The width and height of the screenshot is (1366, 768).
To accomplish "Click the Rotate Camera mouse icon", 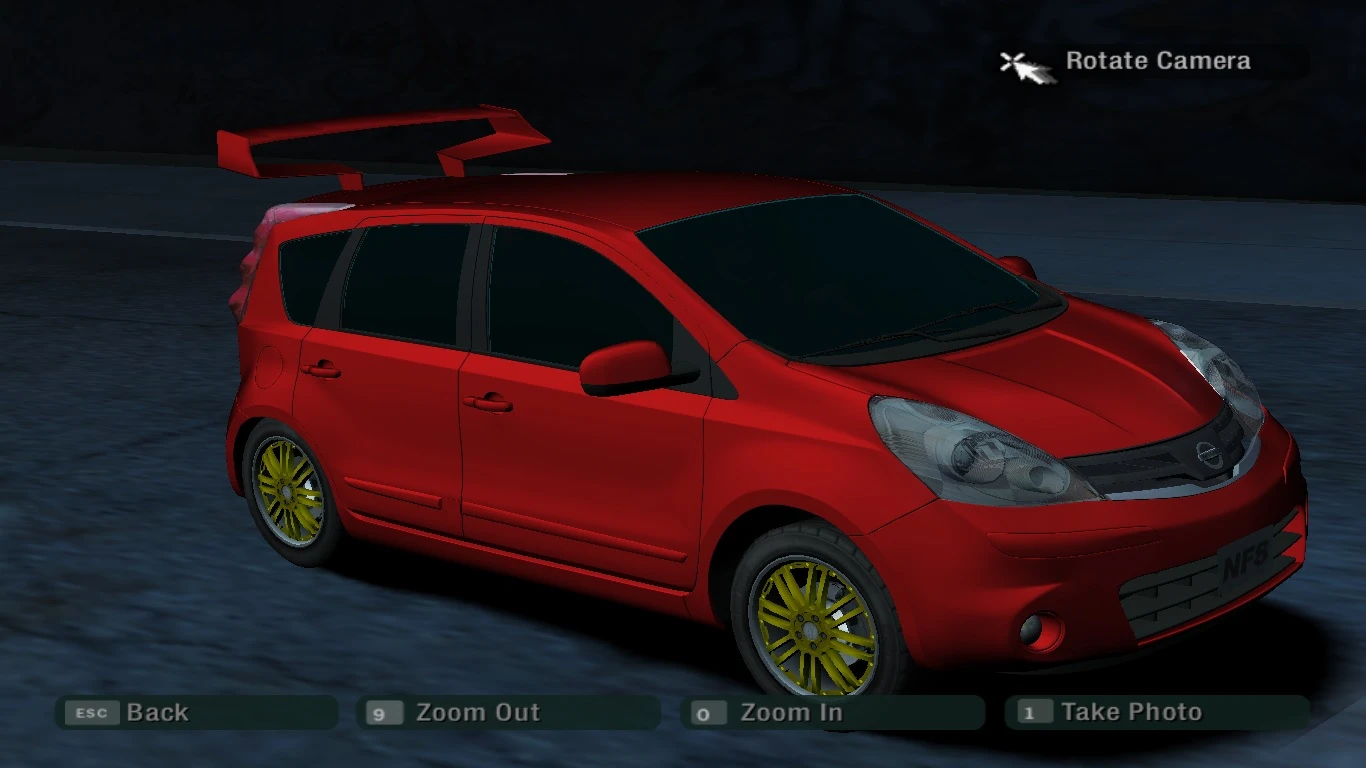I will point(1029,63).
